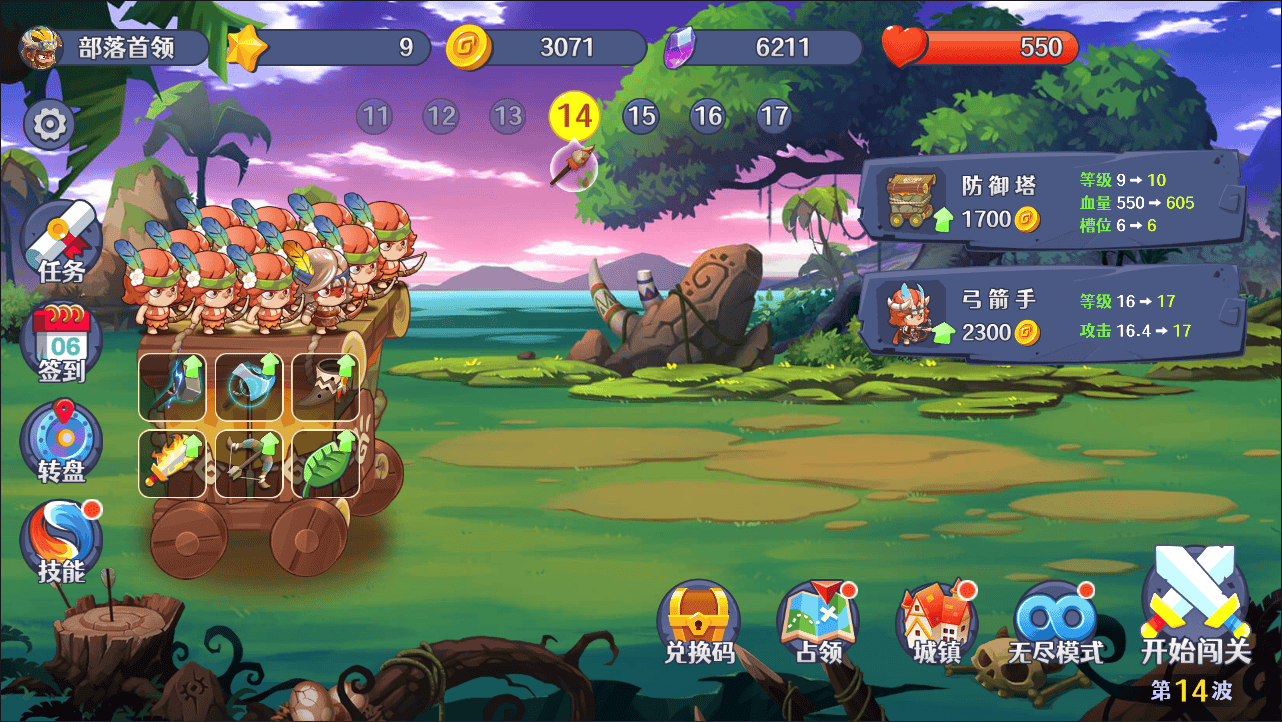Open the settings gear icon
The width and height of the screenshot is (1282, 722).
49,124
